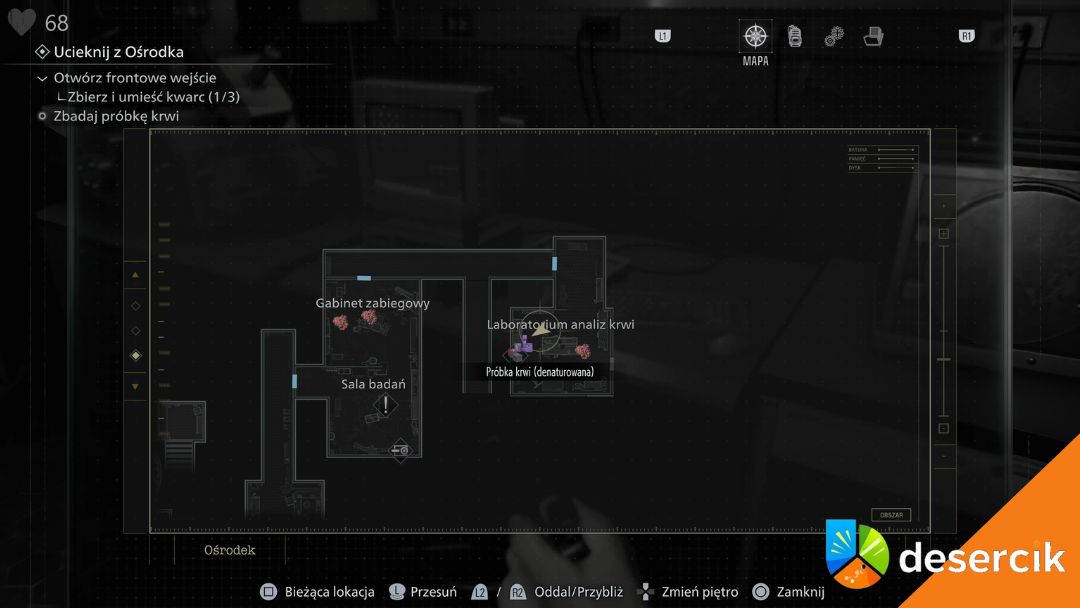
Task: Click the floor-down arrow on floor selector
Action: coord(135,386)
